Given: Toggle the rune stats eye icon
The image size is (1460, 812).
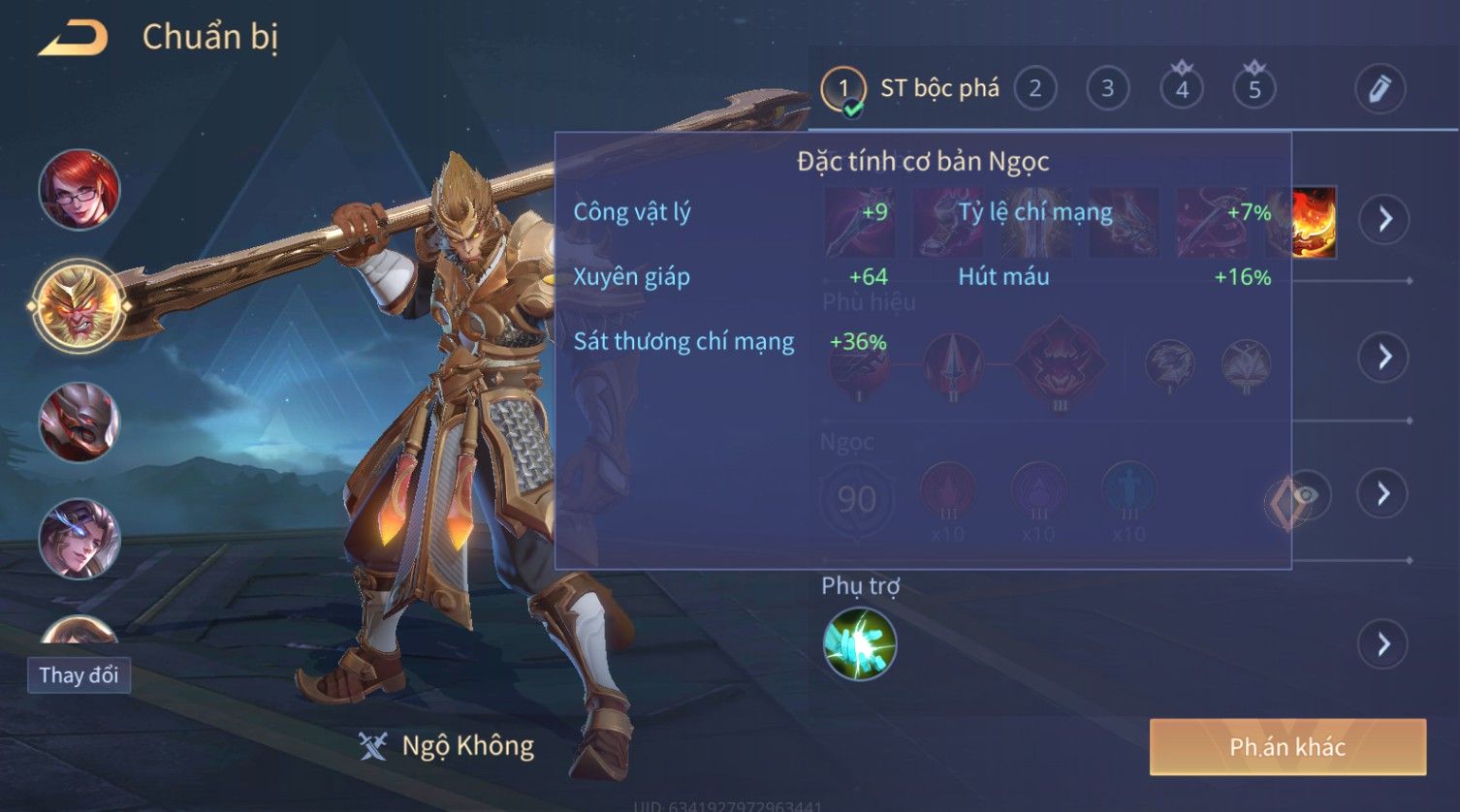Looking at the screenshot, I should pos(1306,495).
